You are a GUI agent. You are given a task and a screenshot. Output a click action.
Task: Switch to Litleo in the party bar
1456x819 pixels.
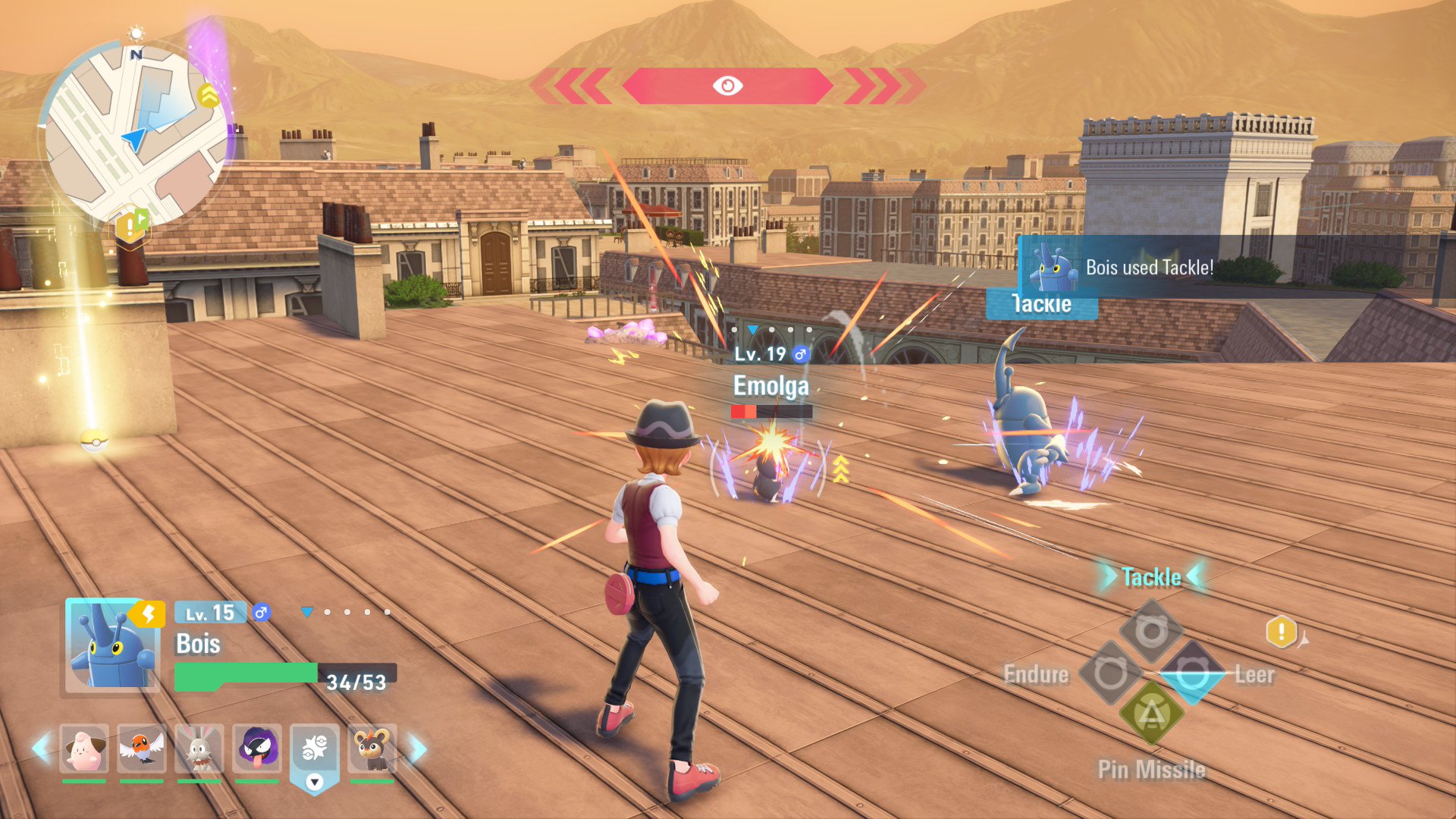372,748
